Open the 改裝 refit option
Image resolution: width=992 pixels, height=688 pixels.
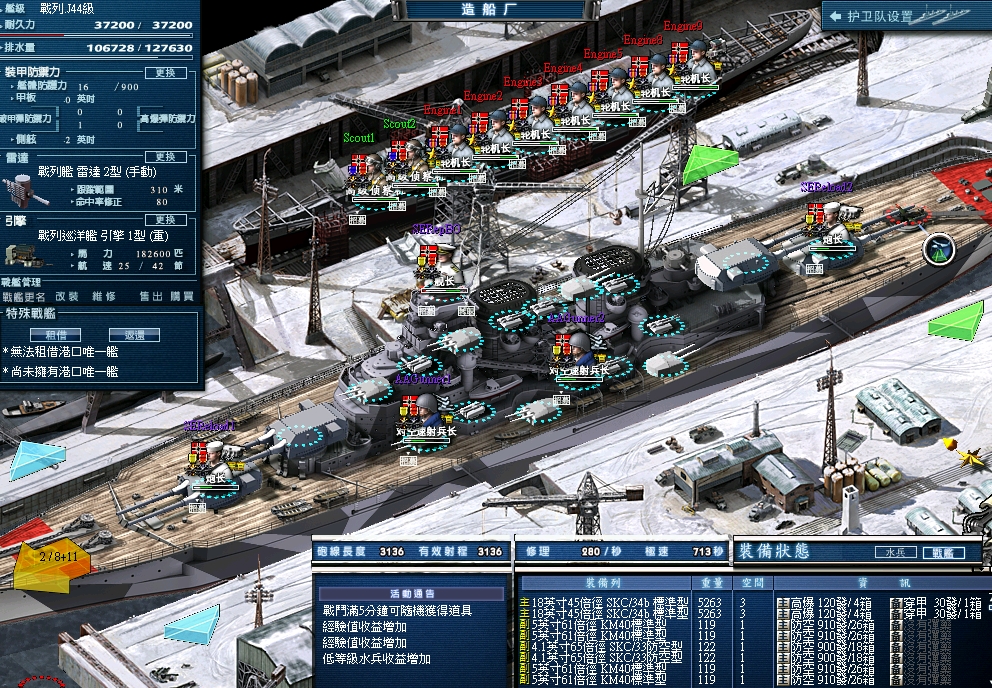coord(67,297)
